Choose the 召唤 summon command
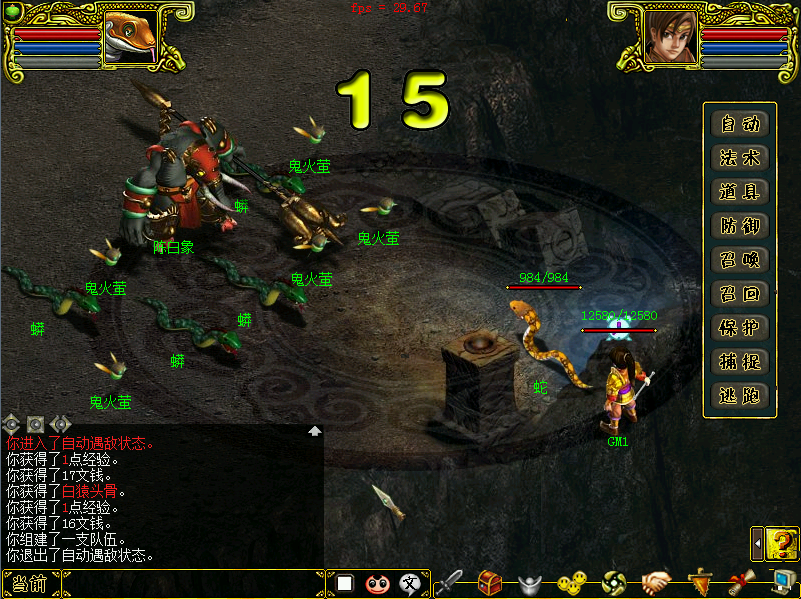801x599 pixels. 740,260
